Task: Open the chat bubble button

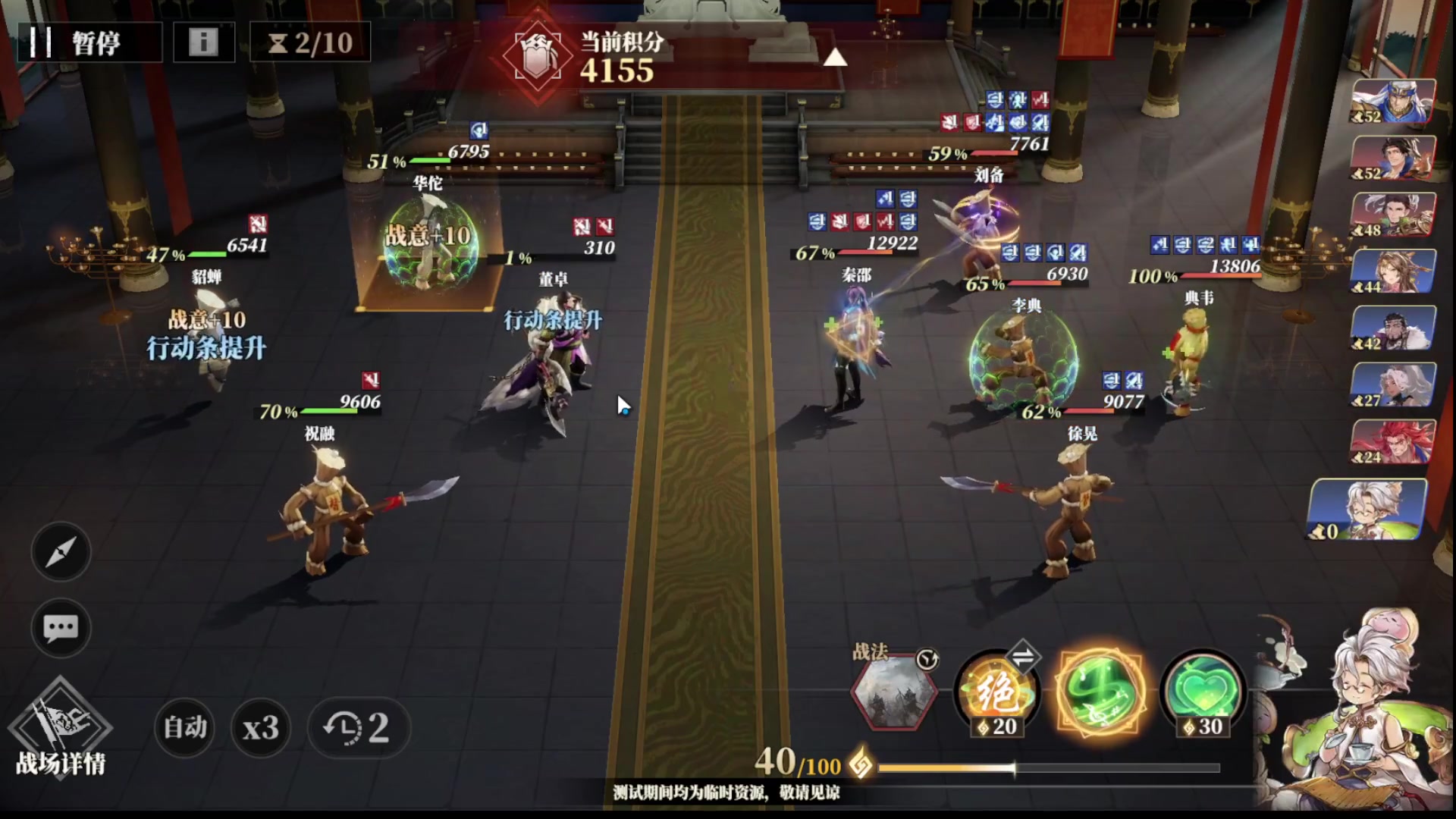Action: click(x=61, y=628)
